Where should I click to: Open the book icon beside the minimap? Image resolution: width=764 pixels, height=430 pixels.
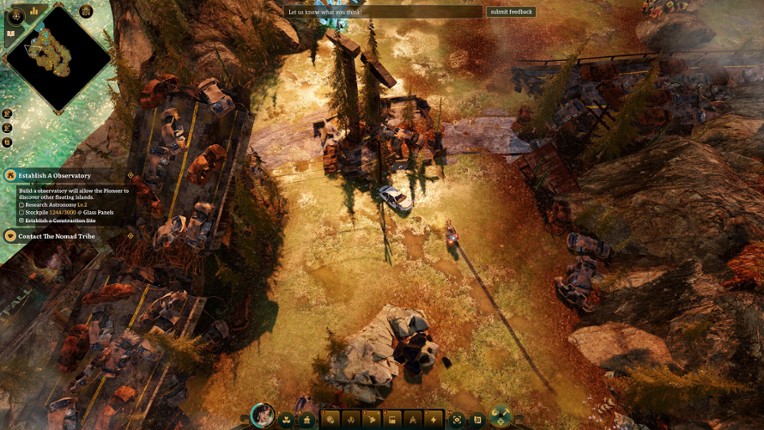(11, 34)
